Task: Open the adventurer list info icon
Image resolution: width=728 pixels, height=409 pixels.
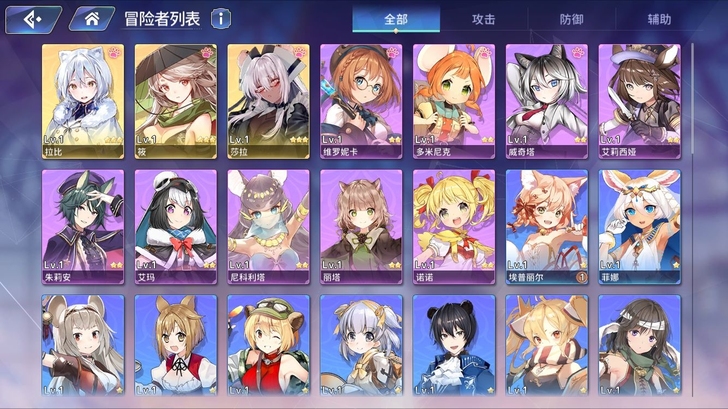Action: coord(220,18)
